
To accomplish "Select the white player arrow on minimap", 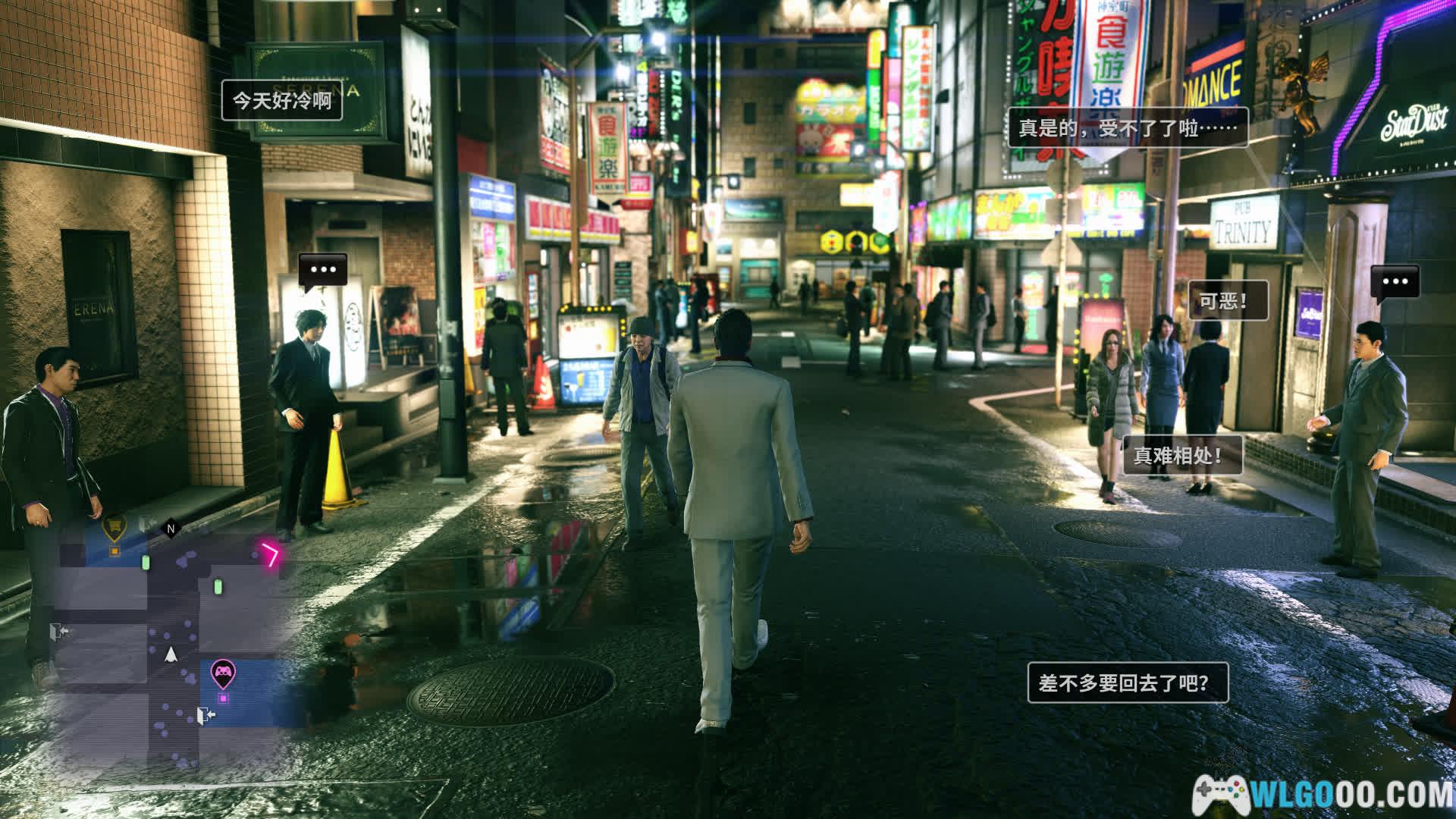I will click(172, 654).
